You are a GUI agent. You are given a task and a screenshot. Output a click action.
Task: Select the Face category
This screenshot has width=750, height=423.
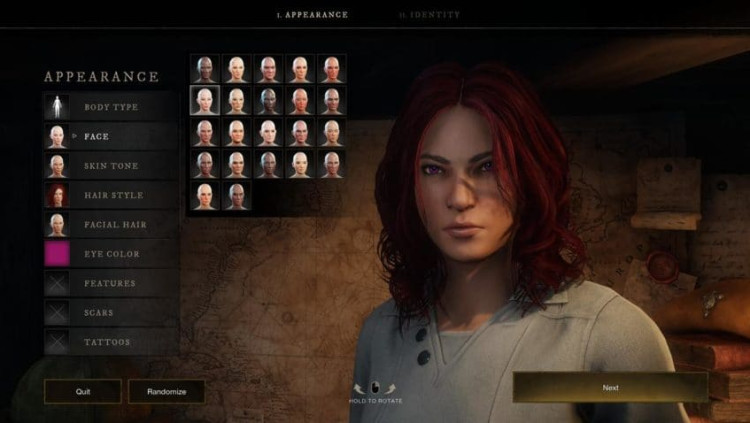pos(110,136)
